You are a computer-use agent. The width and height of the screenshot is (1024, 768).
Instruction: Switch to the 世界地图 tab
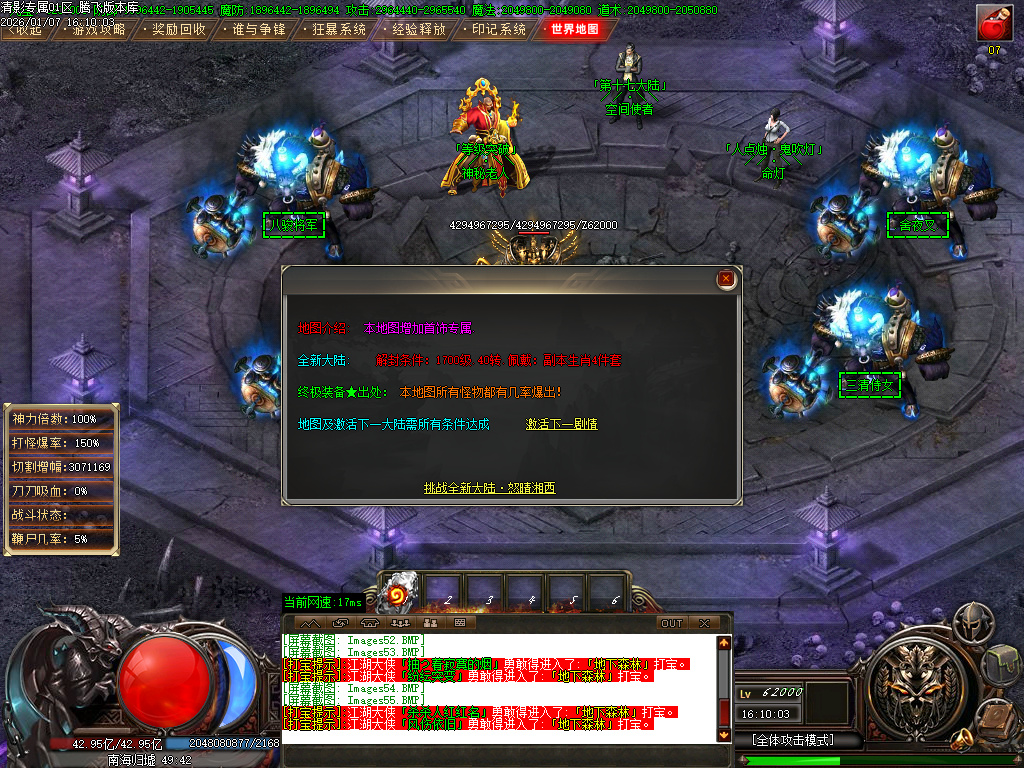[x=575, y=29]
